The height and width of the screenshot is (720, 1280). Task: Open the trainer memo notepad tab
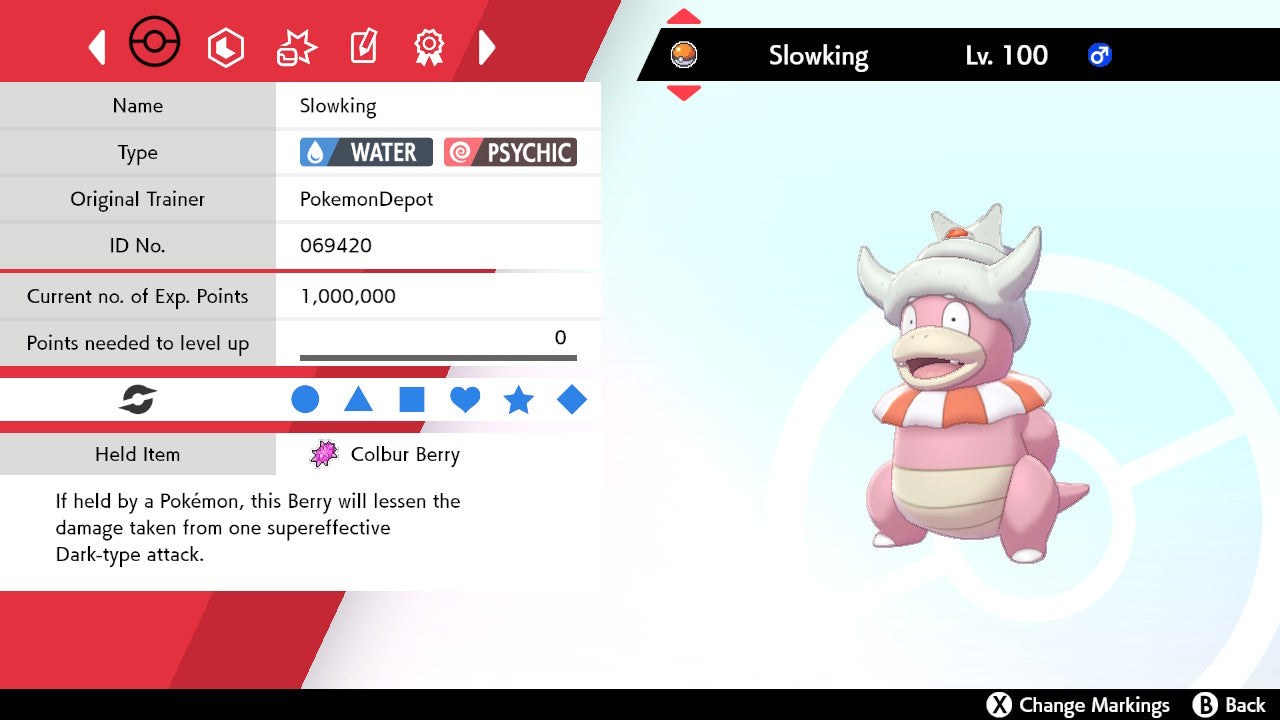362,47
